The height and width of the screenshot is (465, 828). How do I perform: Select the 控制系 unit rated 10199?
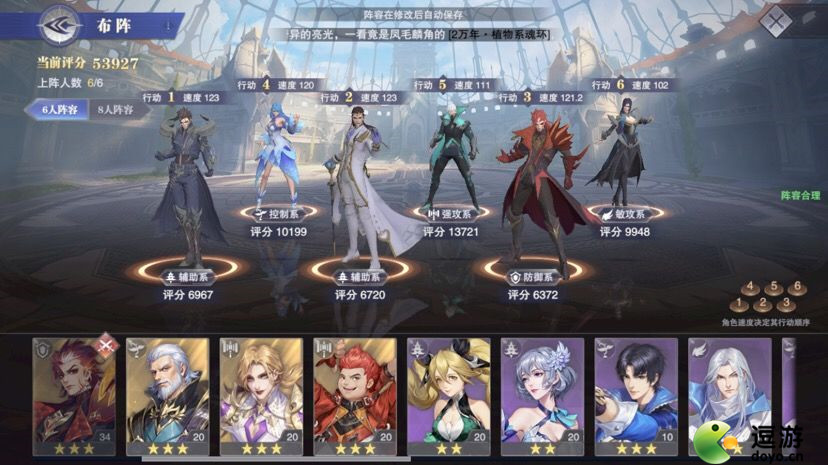point(280,160)
